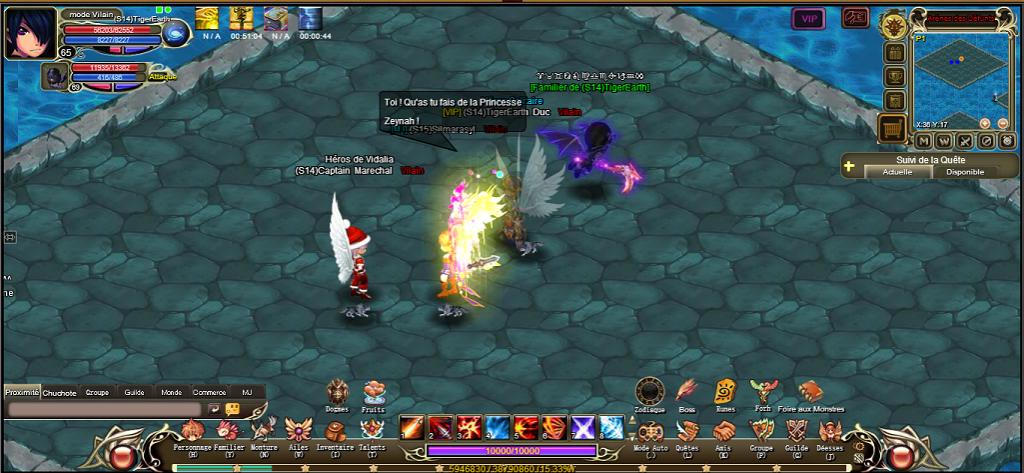Open the VIP panel
The width and height of the screenshot is (1024, 473).
(808, 18)
